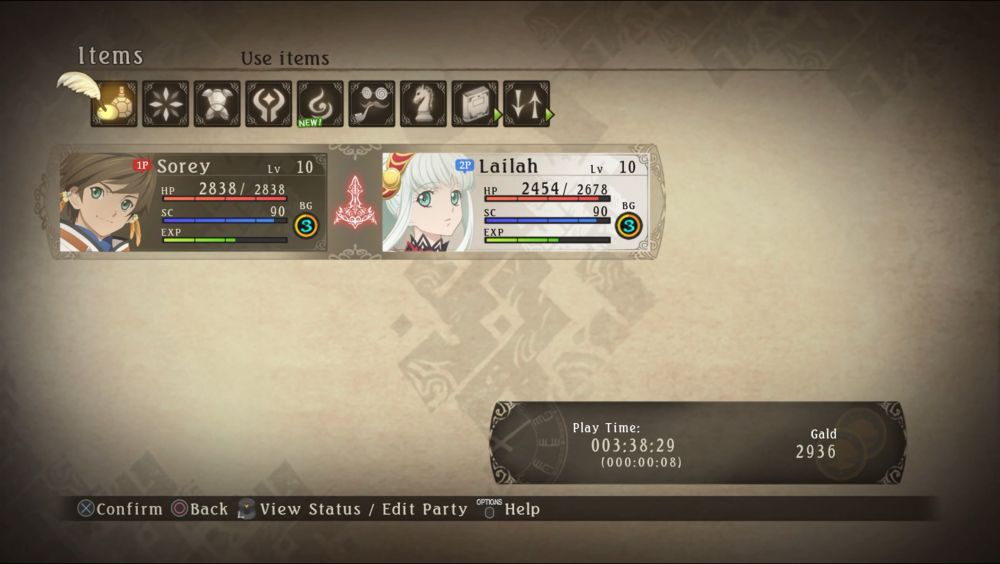The image size is (1000, 564).
Task: Select the up-down arrows menu icon
Action: point(526,104)
